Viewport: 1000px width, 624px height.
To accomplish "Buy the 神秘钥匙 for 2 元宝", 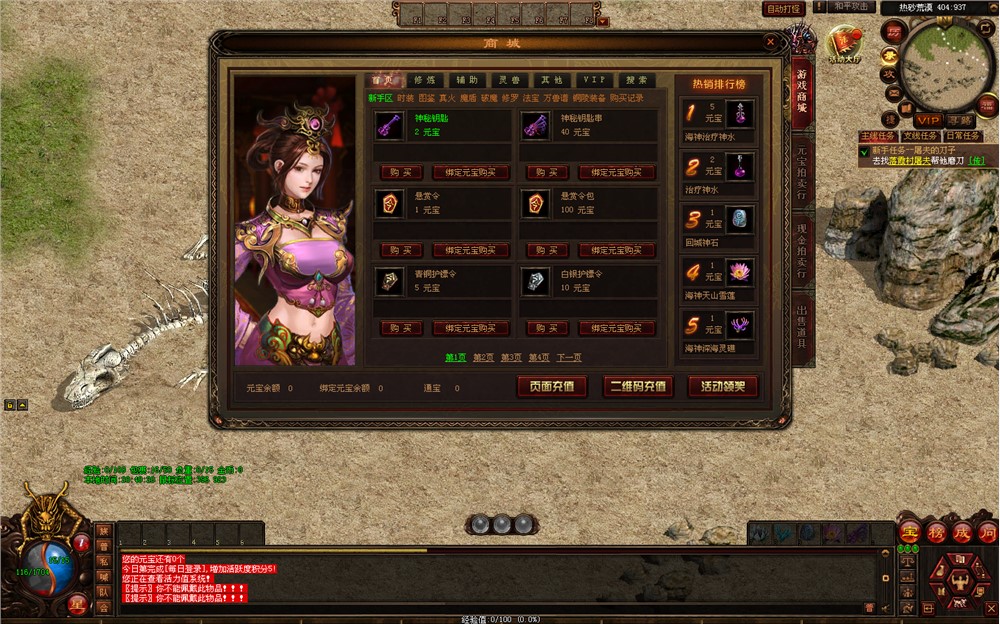I will point(401,172).
